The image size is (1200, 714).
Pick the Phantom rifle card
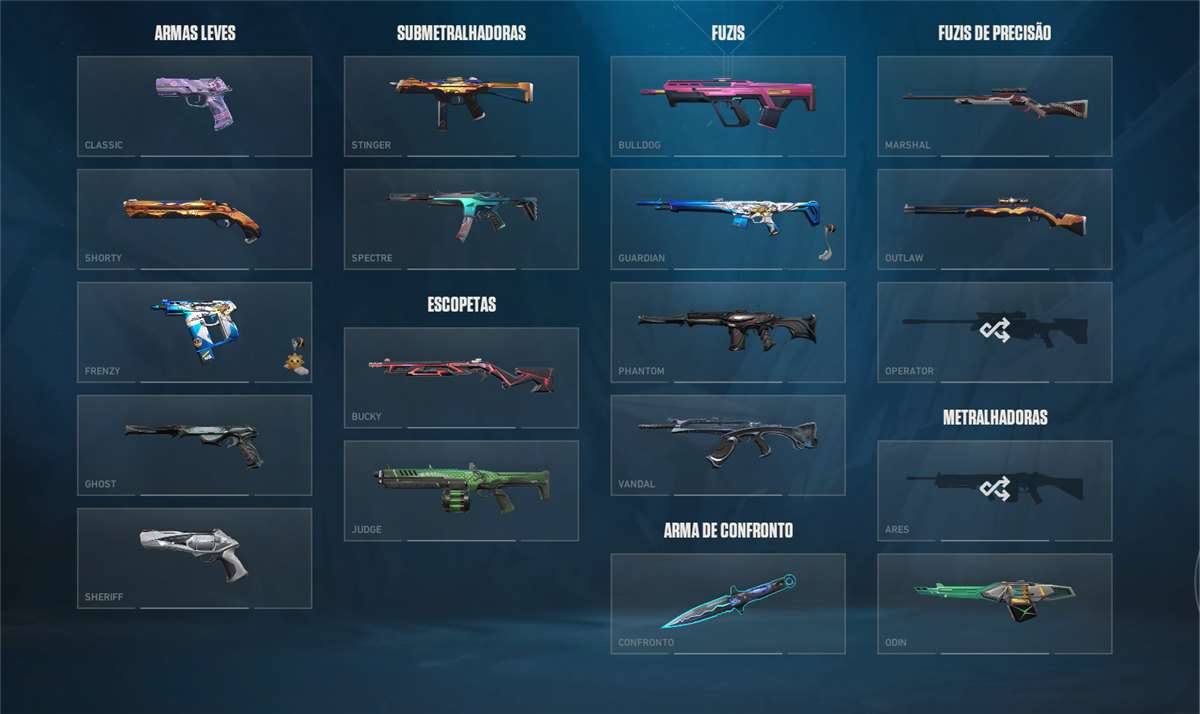[728, 332]
